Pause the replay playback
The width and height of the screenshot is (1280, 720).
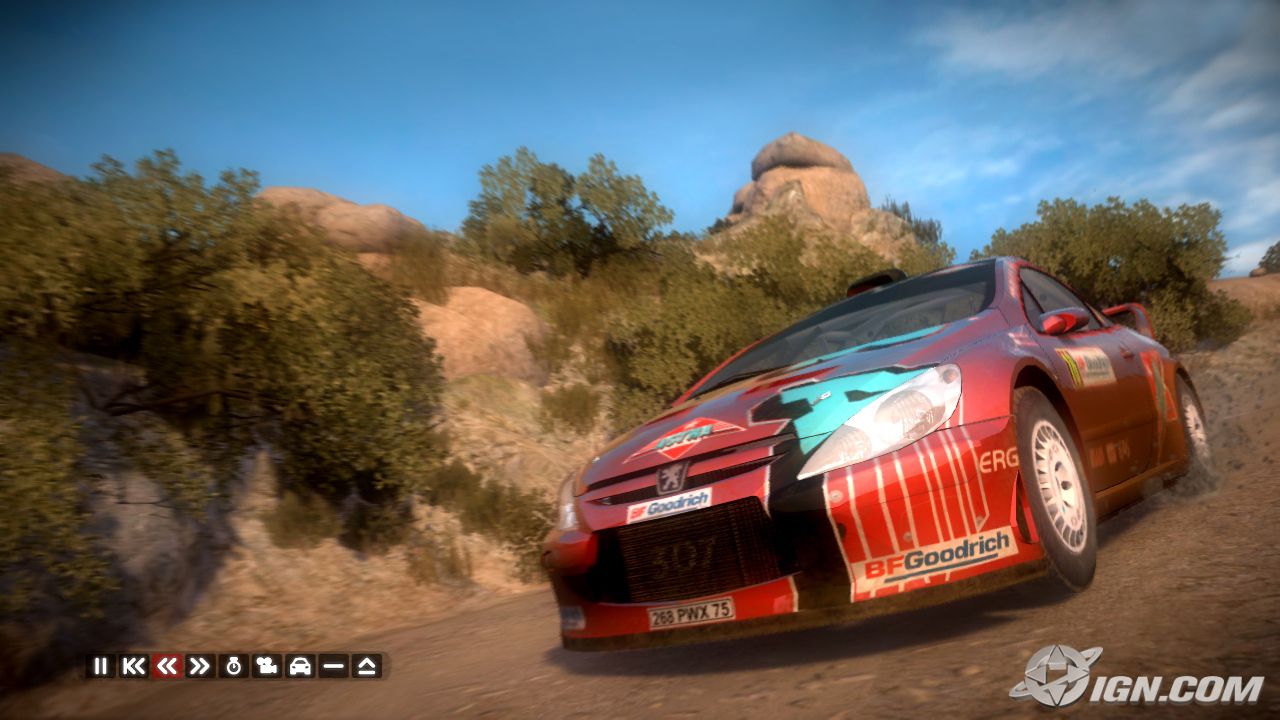(x=100, y=666)
